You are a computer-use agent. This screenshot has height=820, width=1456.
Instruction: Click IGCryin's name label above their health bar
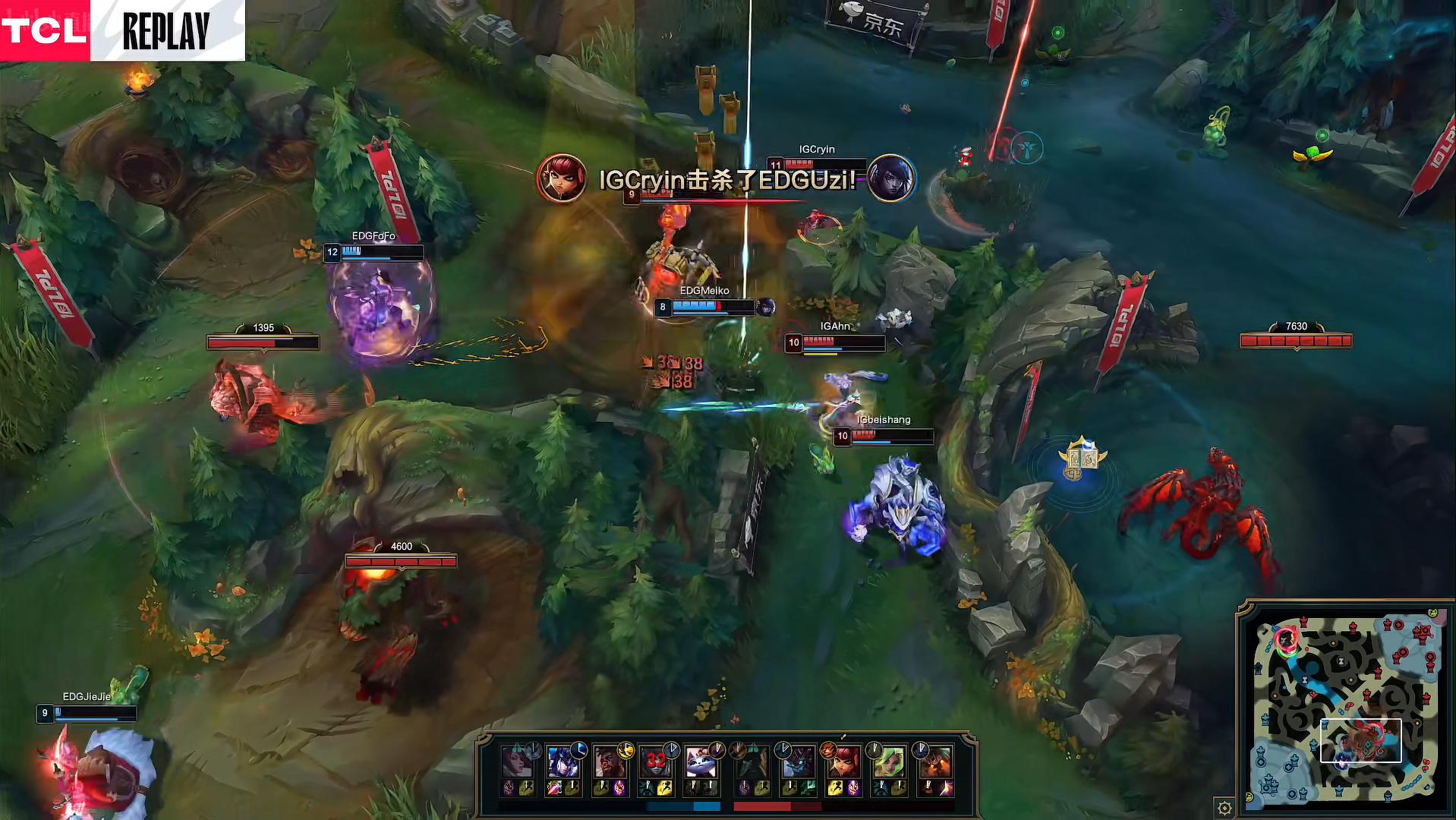pyautogui.click(x=815, y=150)
